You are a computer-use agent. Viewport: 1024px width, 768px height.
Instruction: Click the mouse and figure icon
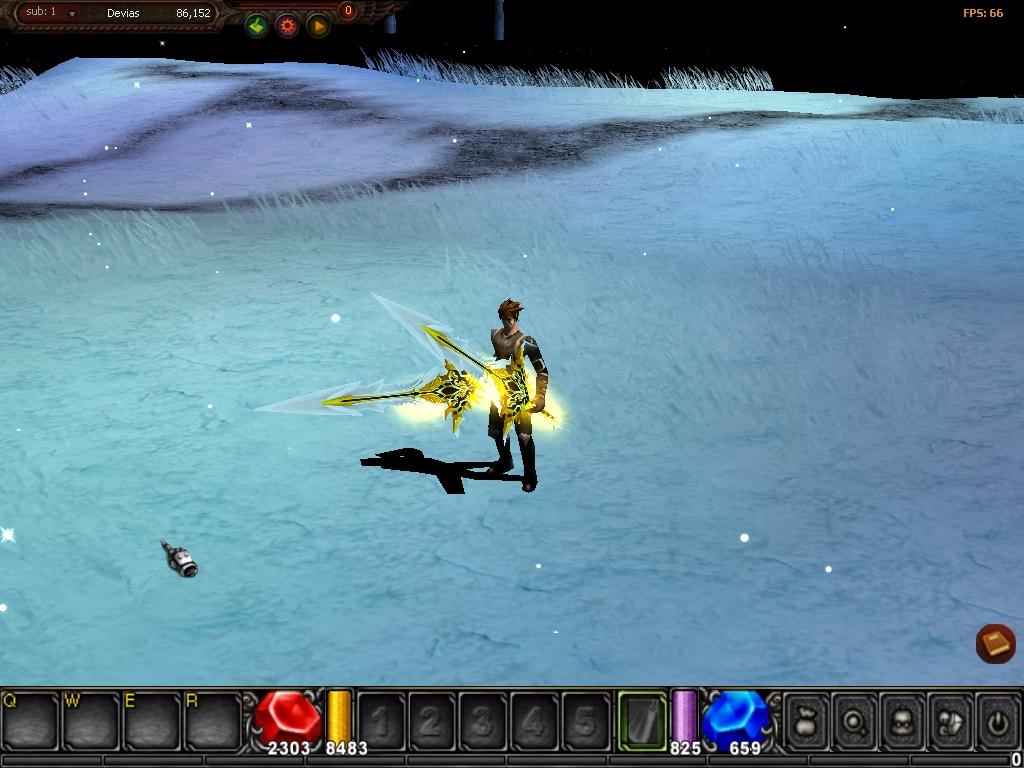[x=951, y=720]
